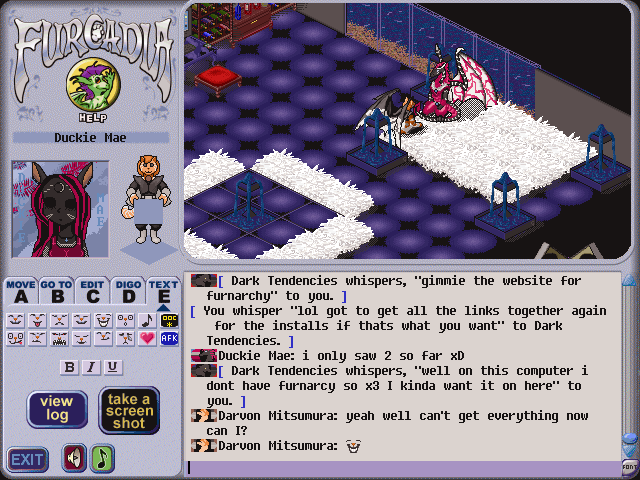Open the chat Font button

(x=630, y=466)
